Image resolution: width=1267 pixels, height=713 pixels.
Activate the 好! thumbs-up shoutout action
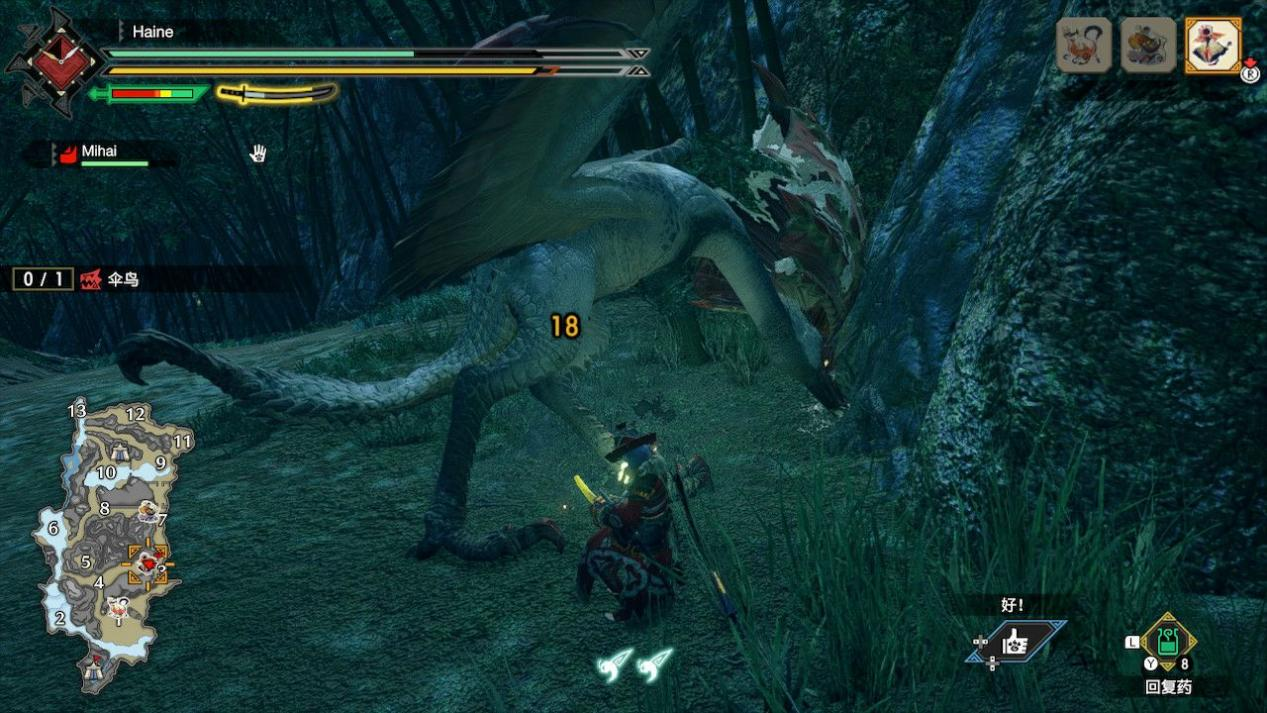click(1015, 642)
